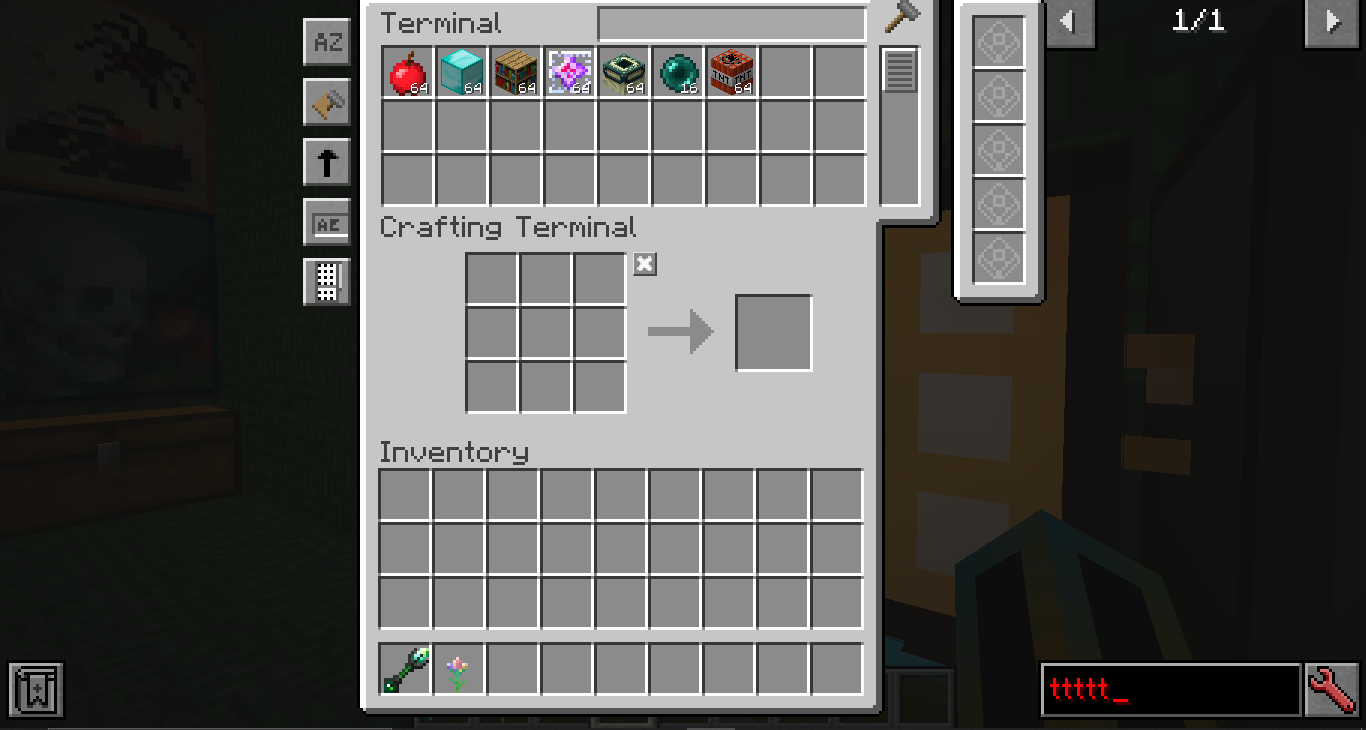
Task: Select the TNT stack in the Terminal
Action: point(731,70)
